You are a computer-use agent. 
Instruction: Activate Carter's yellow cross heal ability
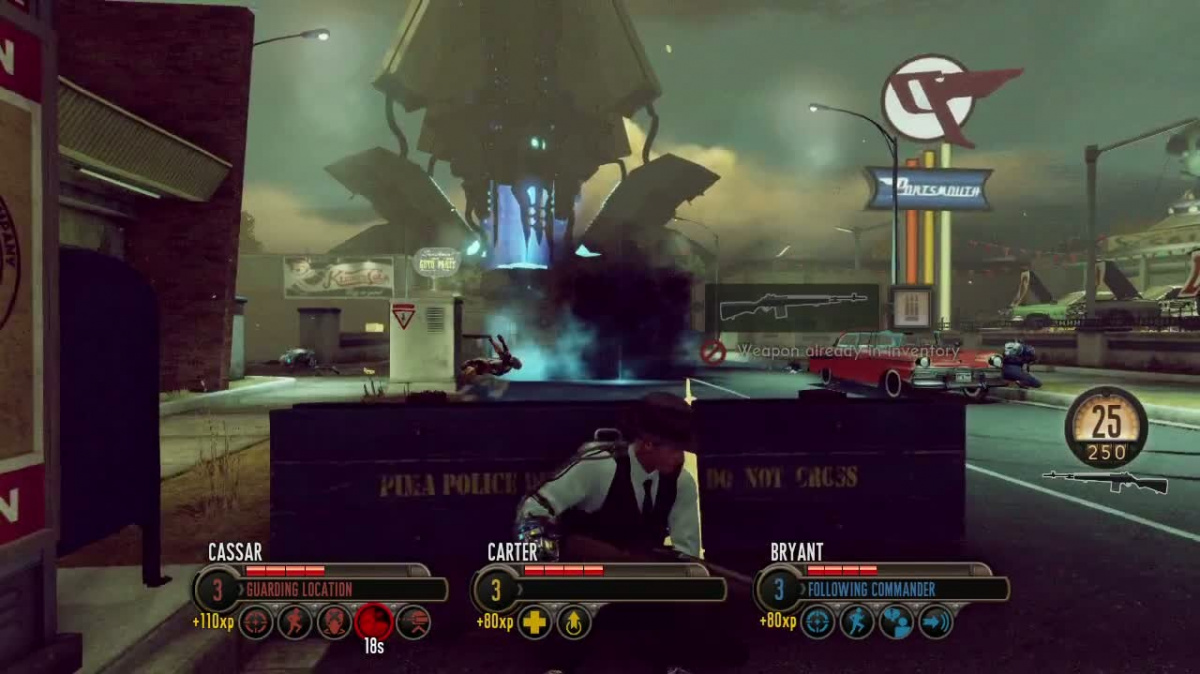(535, 622)
